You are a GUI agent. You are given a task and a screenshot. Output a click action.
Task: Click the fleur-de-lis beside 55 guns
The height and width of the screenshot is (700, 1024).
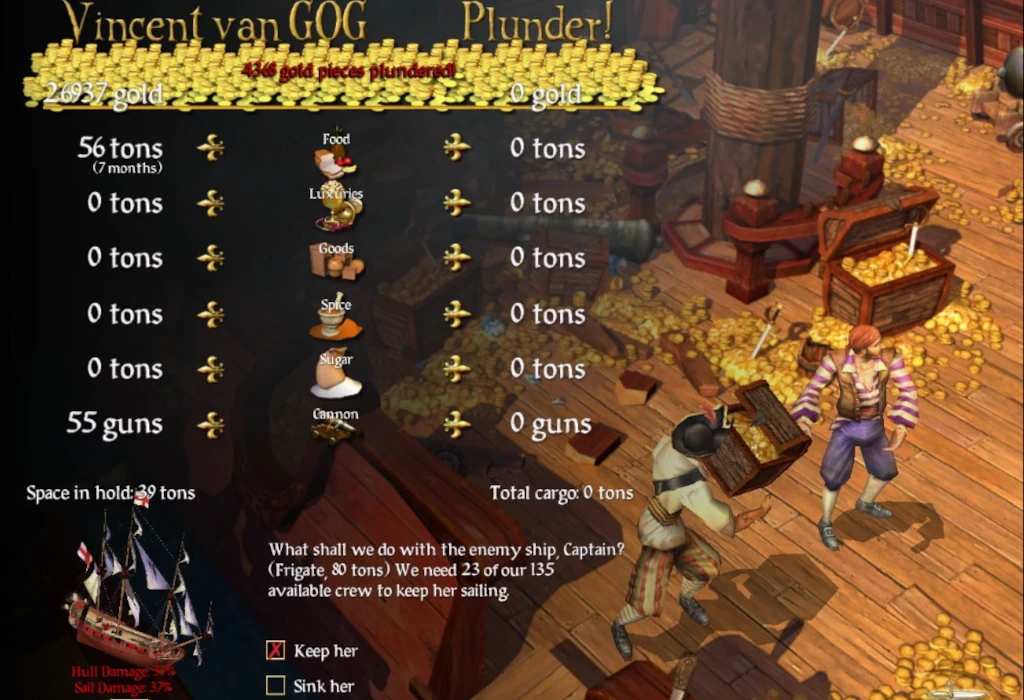pos(210,425)
